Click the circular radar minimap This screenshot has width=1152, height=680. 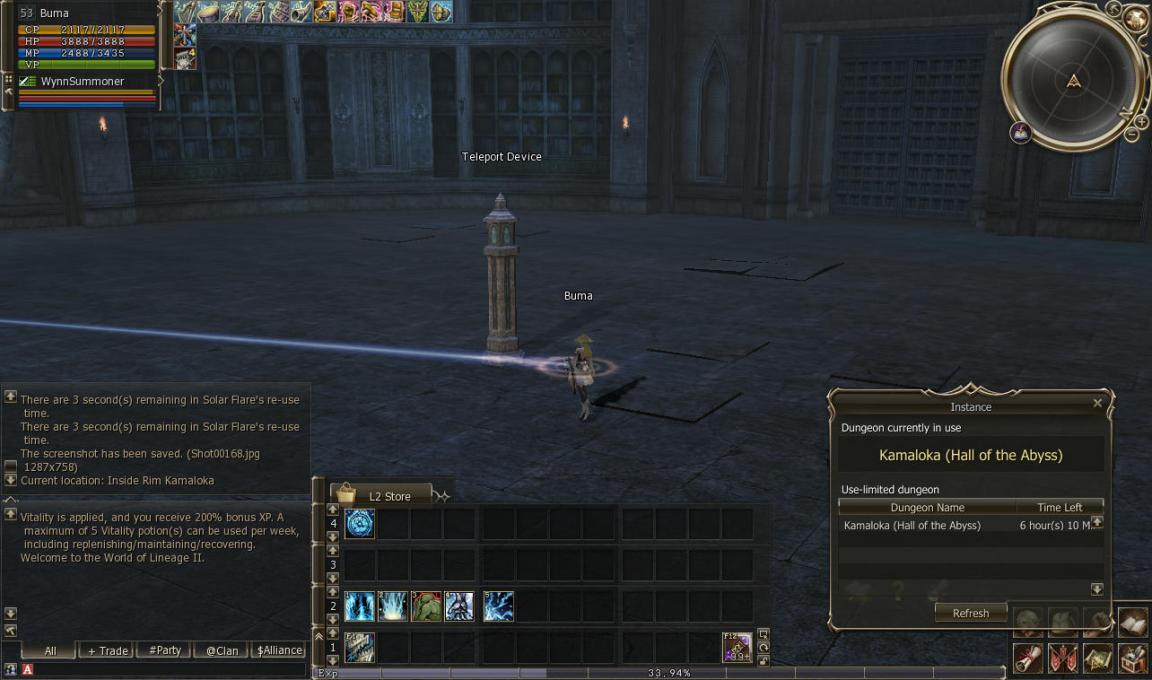pos(1073,82)
